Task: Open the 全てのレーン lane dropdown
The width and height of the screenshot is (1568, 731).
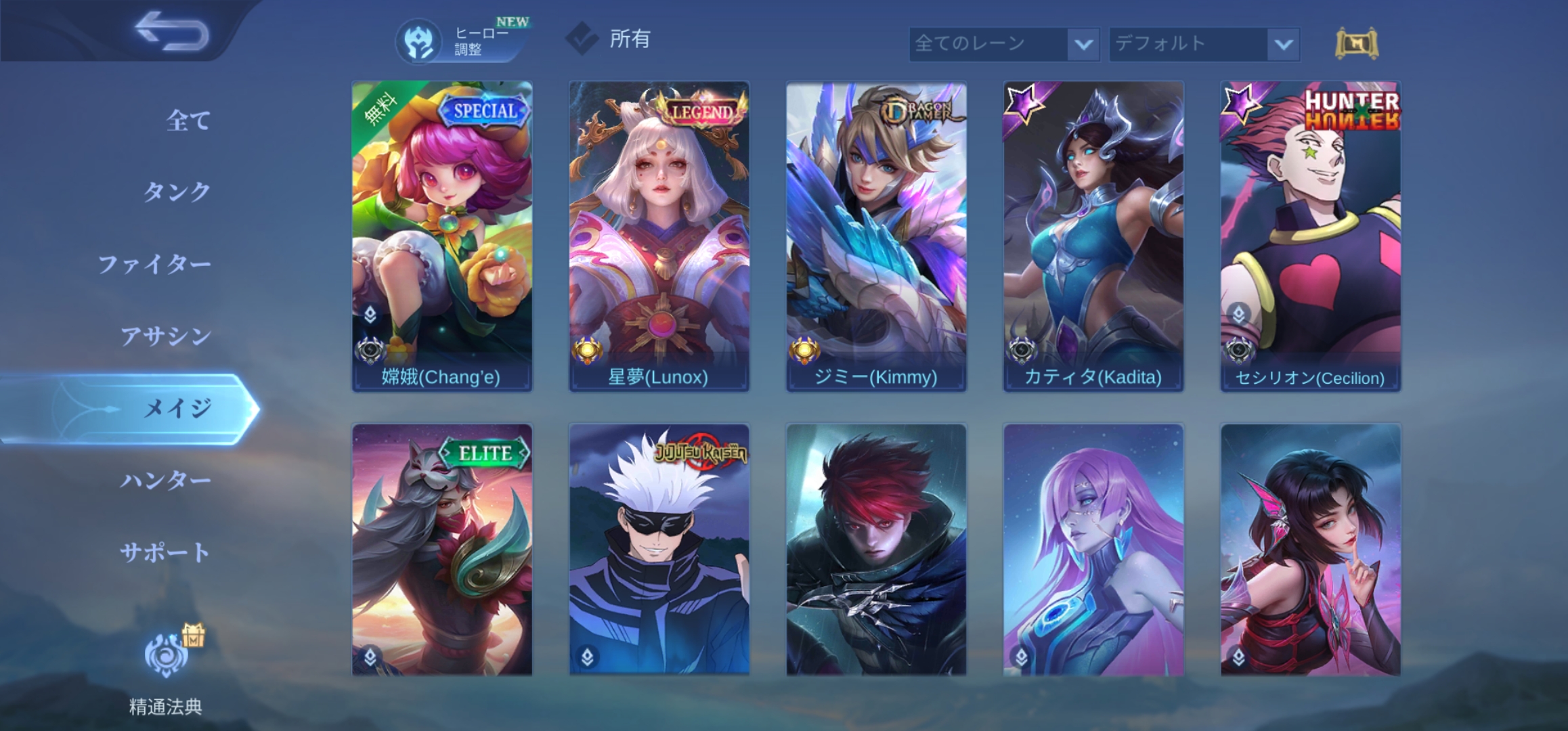Action: tap(1003, 45)
